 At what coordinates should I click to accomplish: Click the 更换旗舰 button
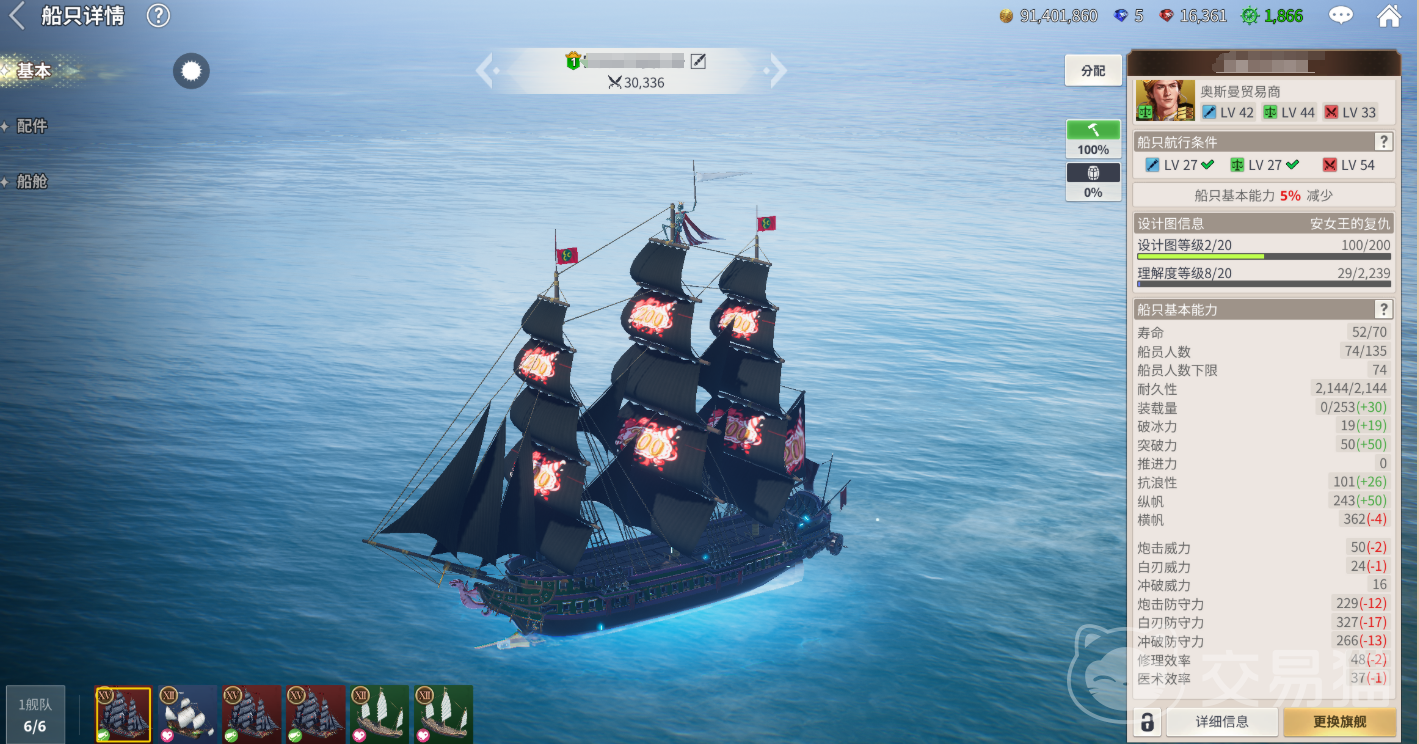[x=1340, y=721]
